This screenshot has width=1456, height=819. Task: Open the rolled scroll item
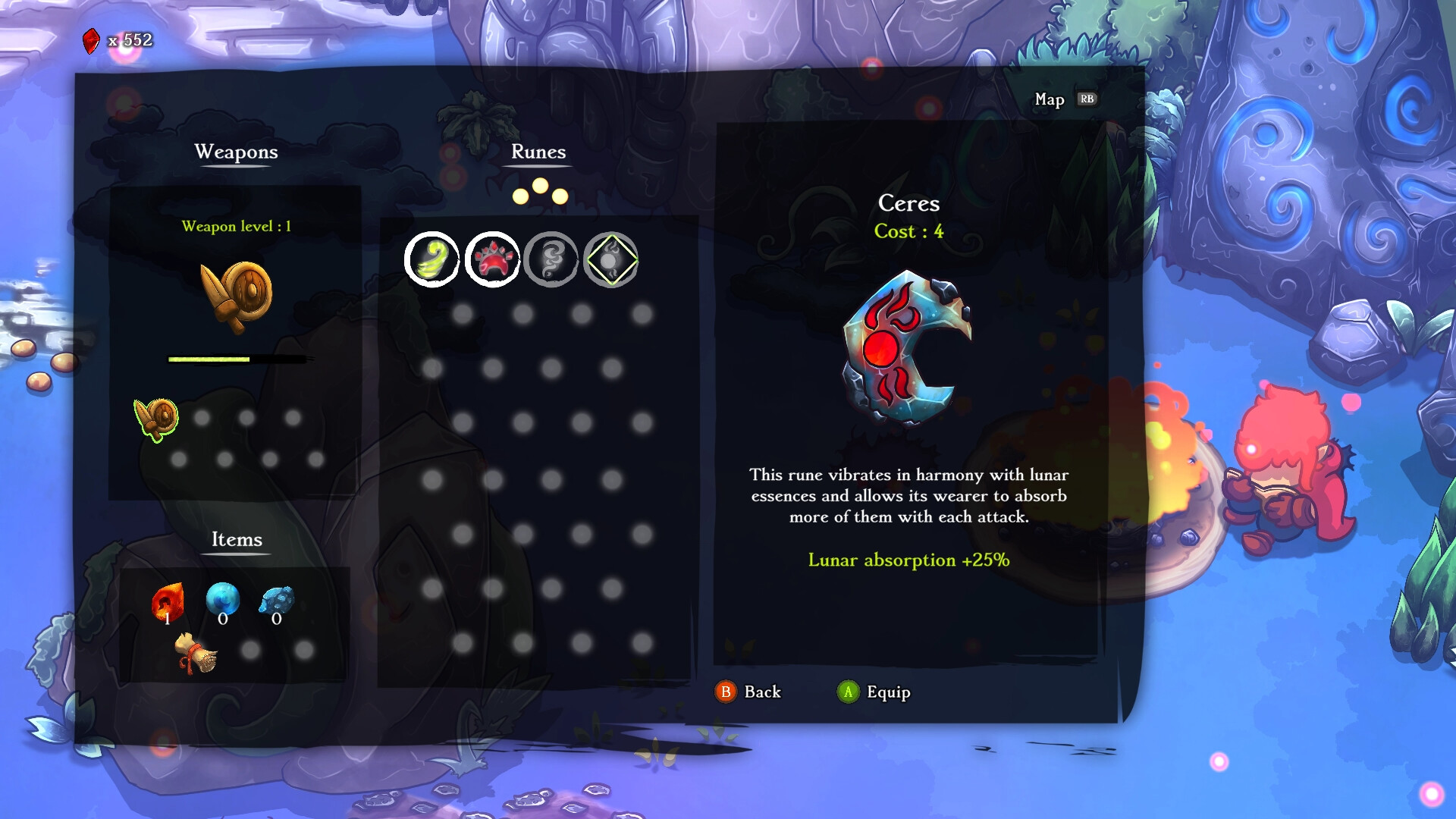196,654
